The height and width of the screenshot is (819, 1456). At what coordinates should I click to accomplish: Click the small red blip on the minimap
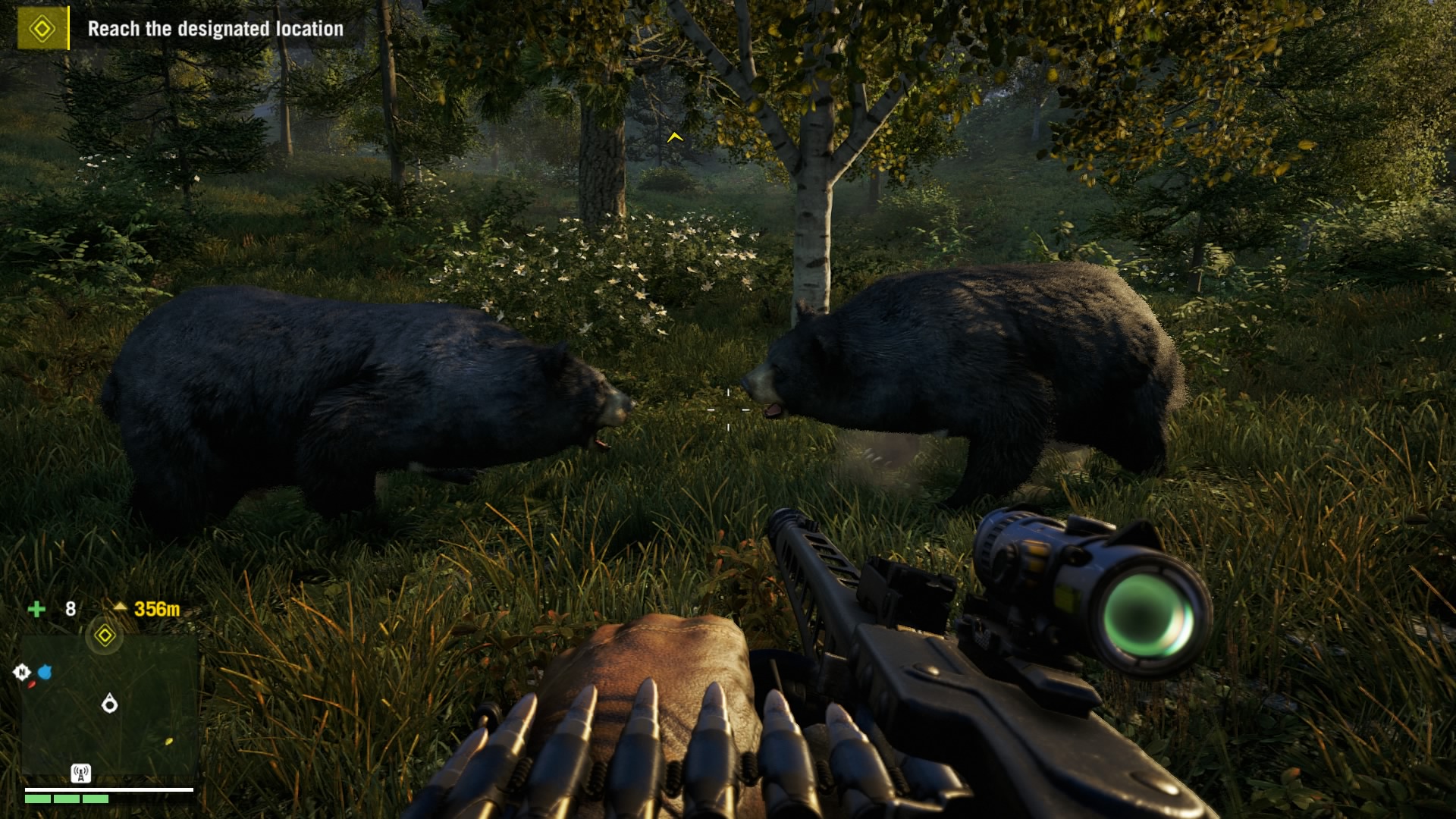click(32, 685)
